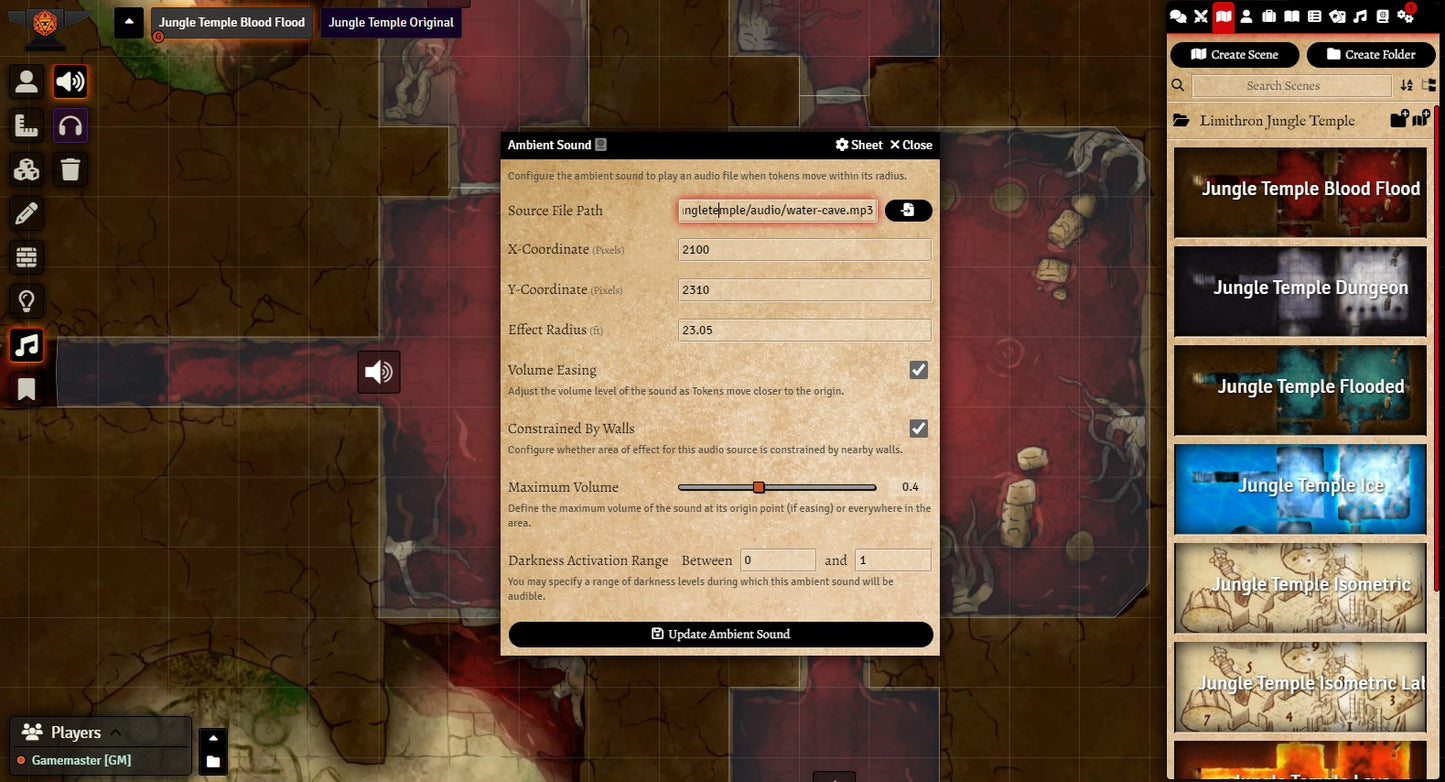Open the Jungle Temple Dungeon scene
The image size is (1445, 782).
point(1300,289)
